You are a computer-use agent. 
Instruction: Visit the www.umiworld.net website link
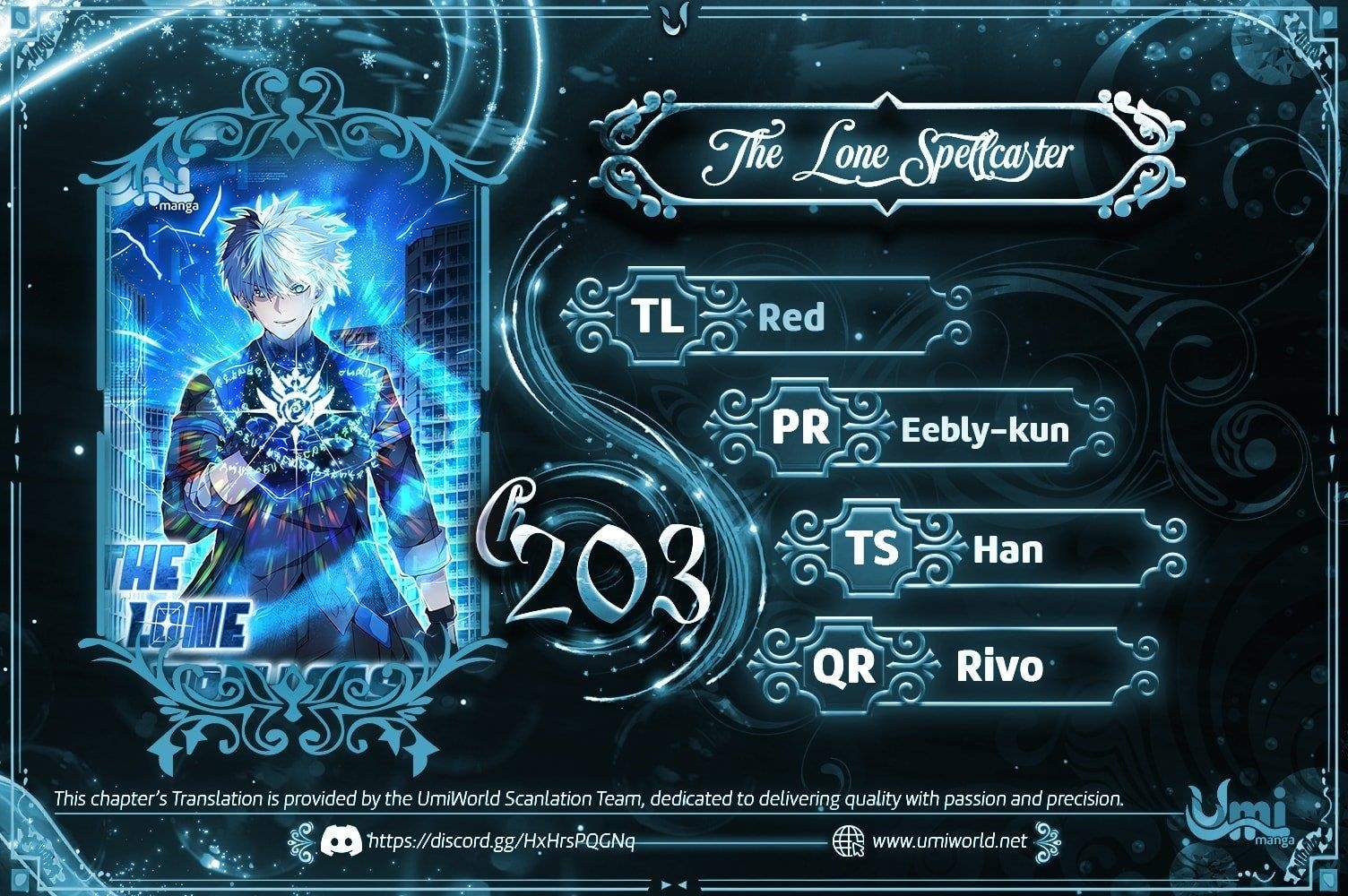(x=948, y=841)
